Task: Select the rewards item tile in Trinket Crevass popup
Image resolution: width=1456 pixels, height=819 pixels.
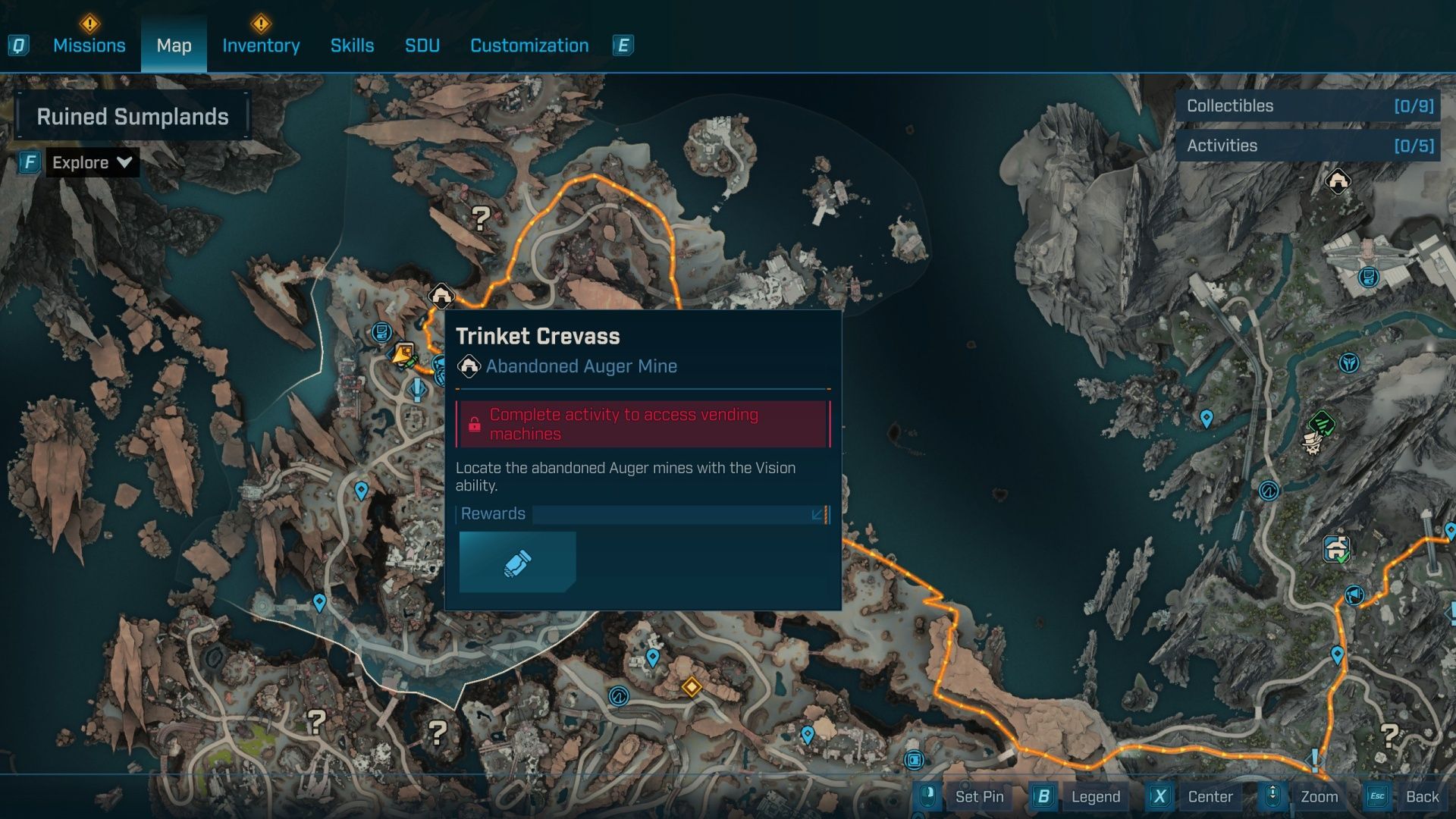Action: (518, 562)
